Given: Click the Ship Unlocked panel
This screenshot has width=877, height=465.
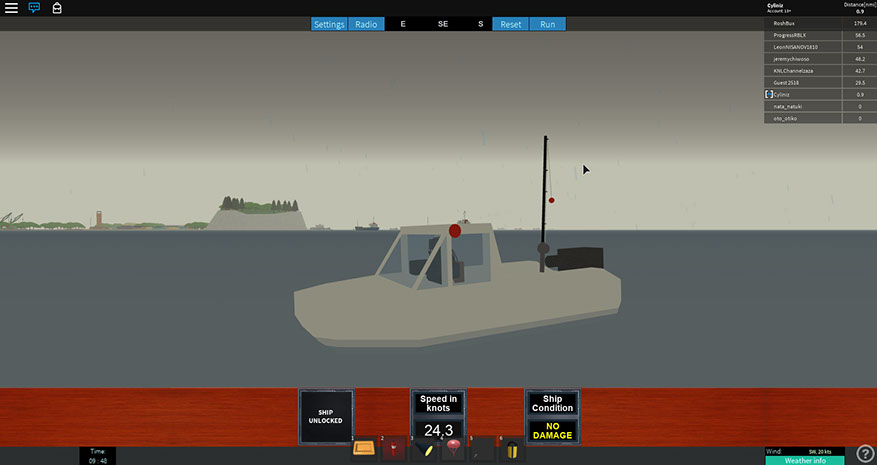Looking at the screenshot, I should tap(326, 416).
